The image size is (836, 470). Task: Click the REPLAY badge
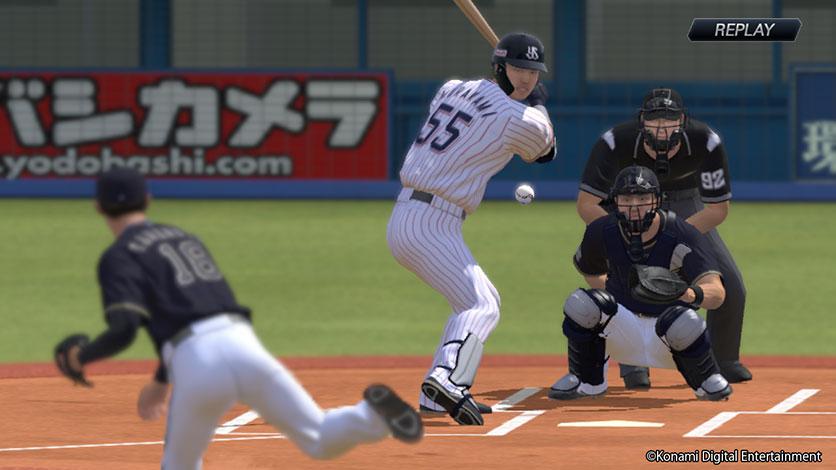[x=744, y=30]
